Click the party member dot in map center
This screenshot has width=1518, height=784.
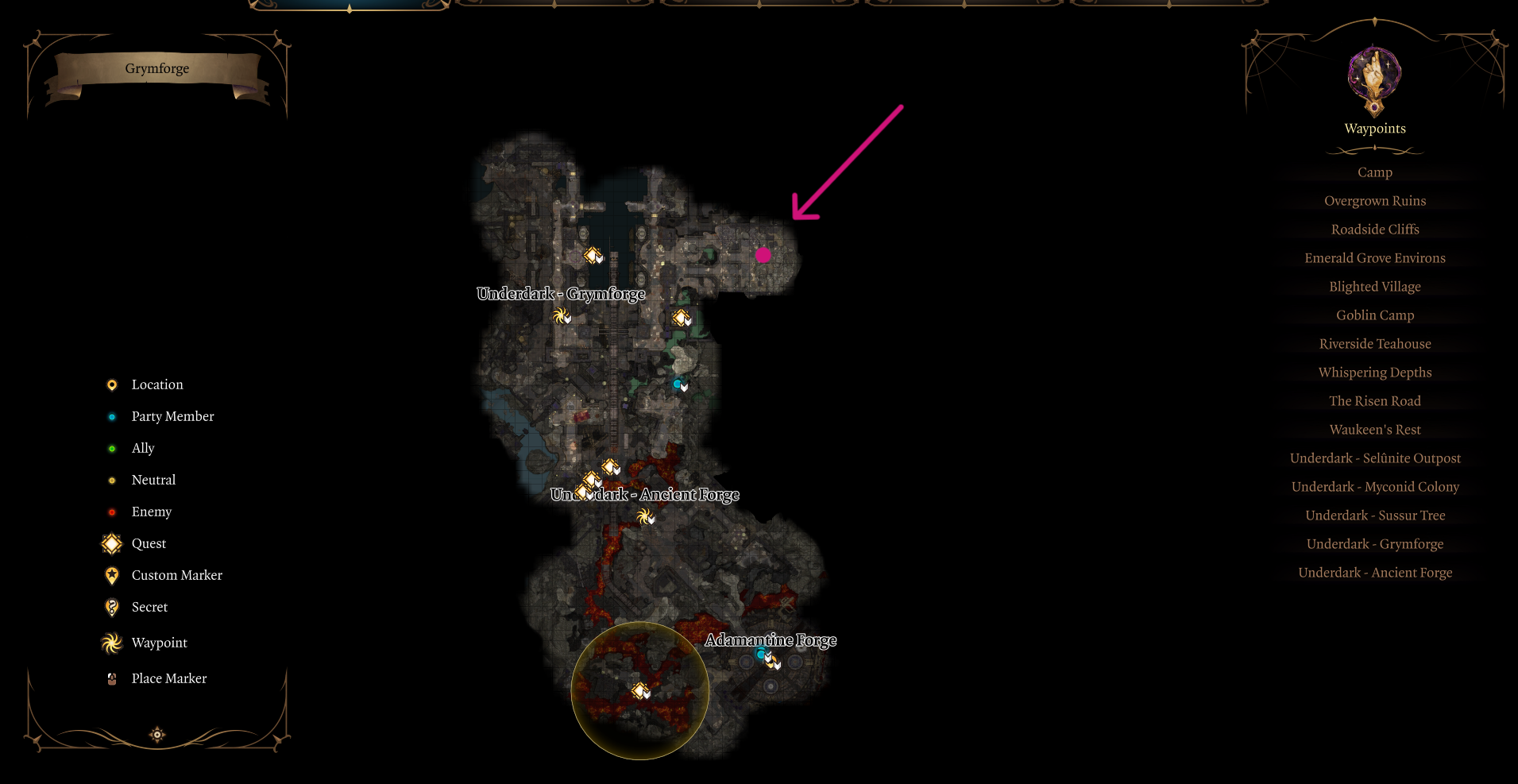click(676, 383)
